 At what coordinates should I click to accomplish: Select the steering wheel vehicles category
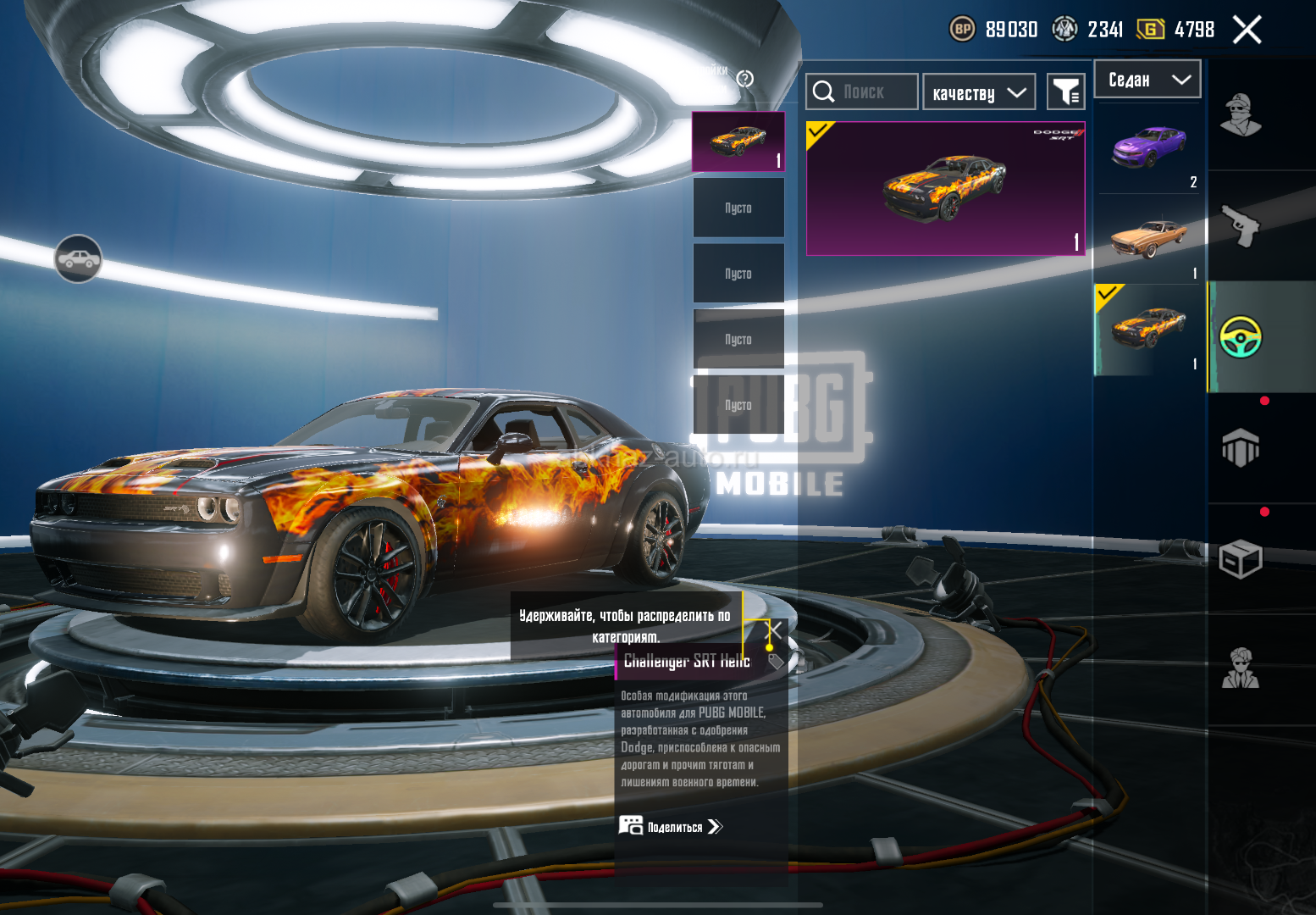[1241, 337]
